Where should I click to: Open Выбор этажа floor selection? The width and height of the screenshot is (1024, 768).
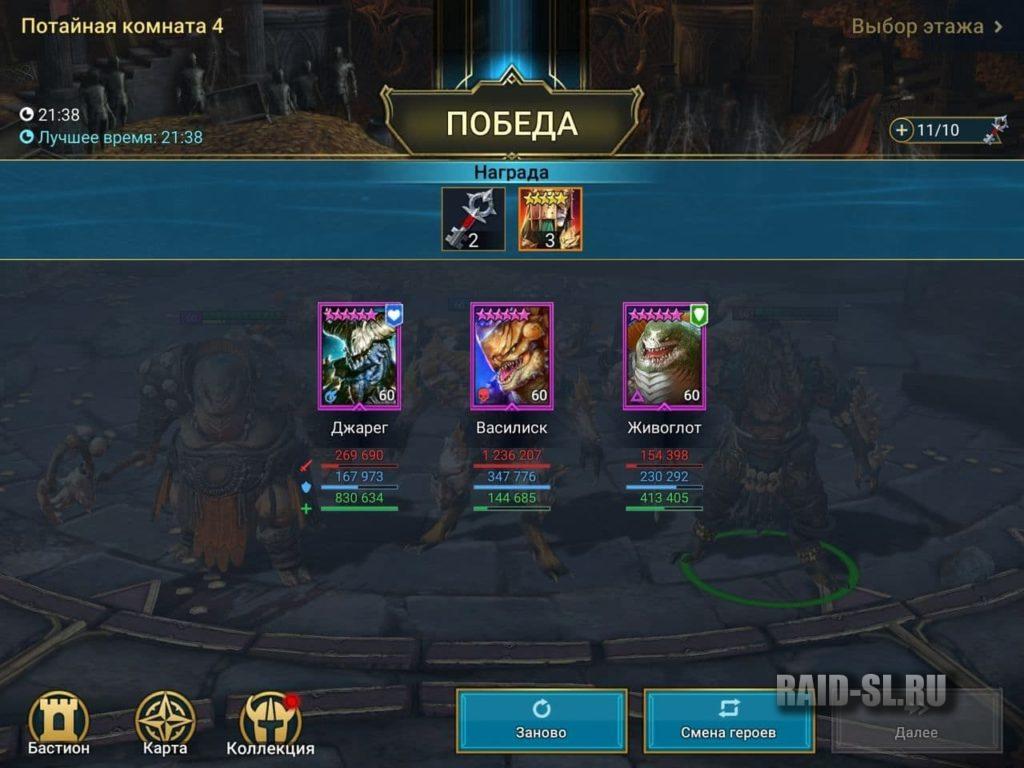(927, 27)
